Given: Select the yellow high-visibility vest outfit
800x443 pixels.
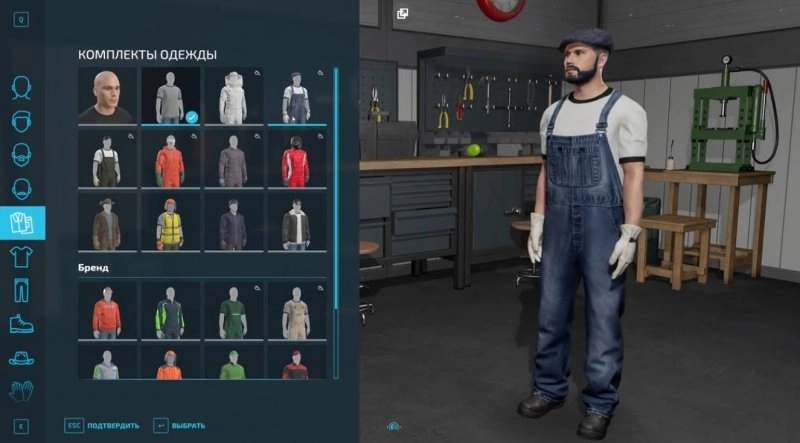Looking at the screenshot, I should 170,222.
